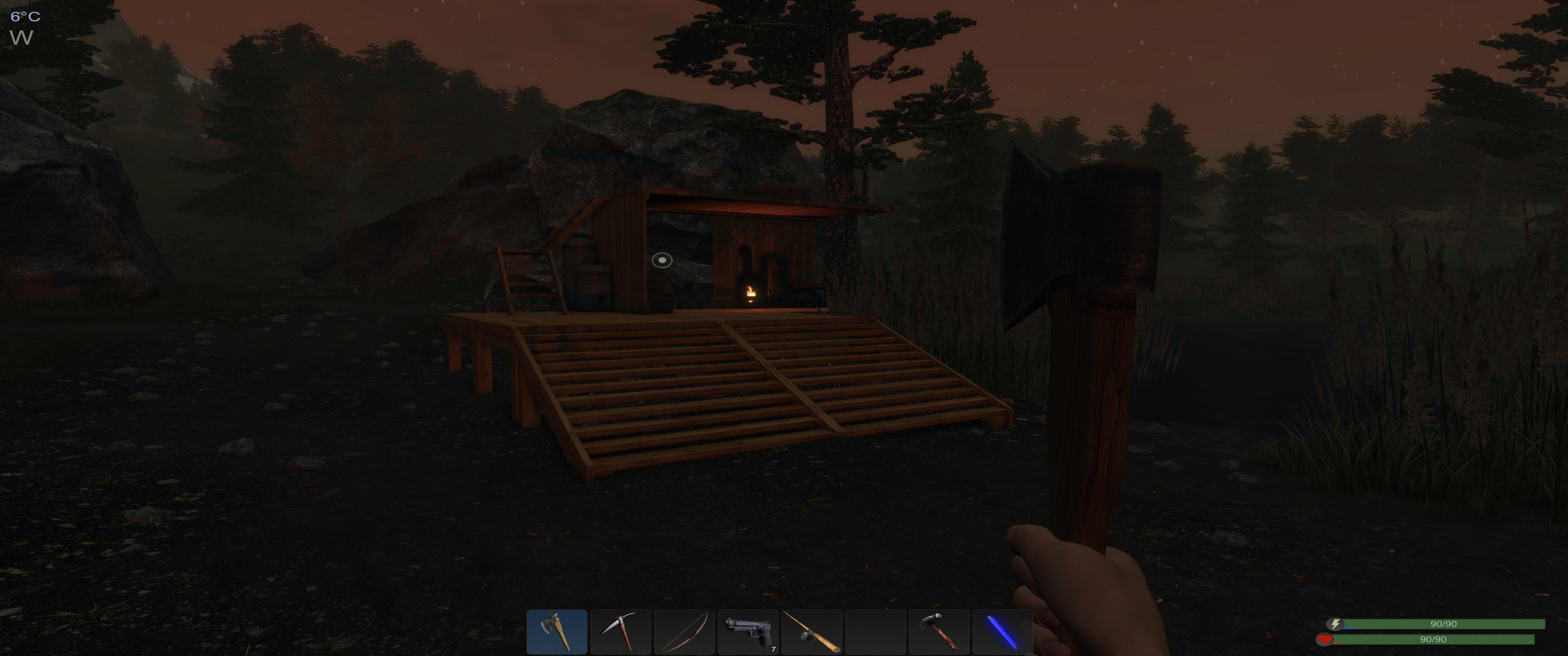The height and width of the screenshot is (656, 1568).
Task: Click the crosshair interaction reticle
Action: 663,260
